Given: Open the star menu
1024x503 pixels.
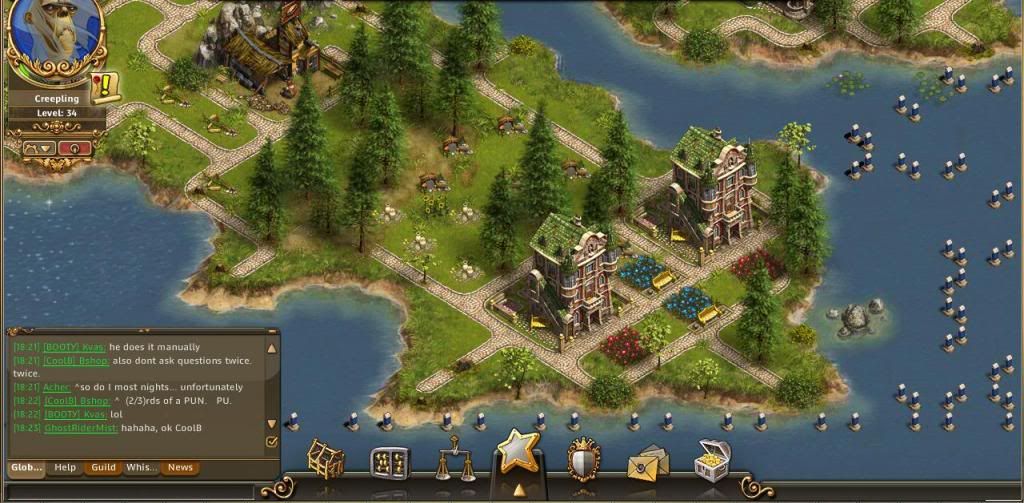Looking at the screenshot, I should (x=518, y=455).
